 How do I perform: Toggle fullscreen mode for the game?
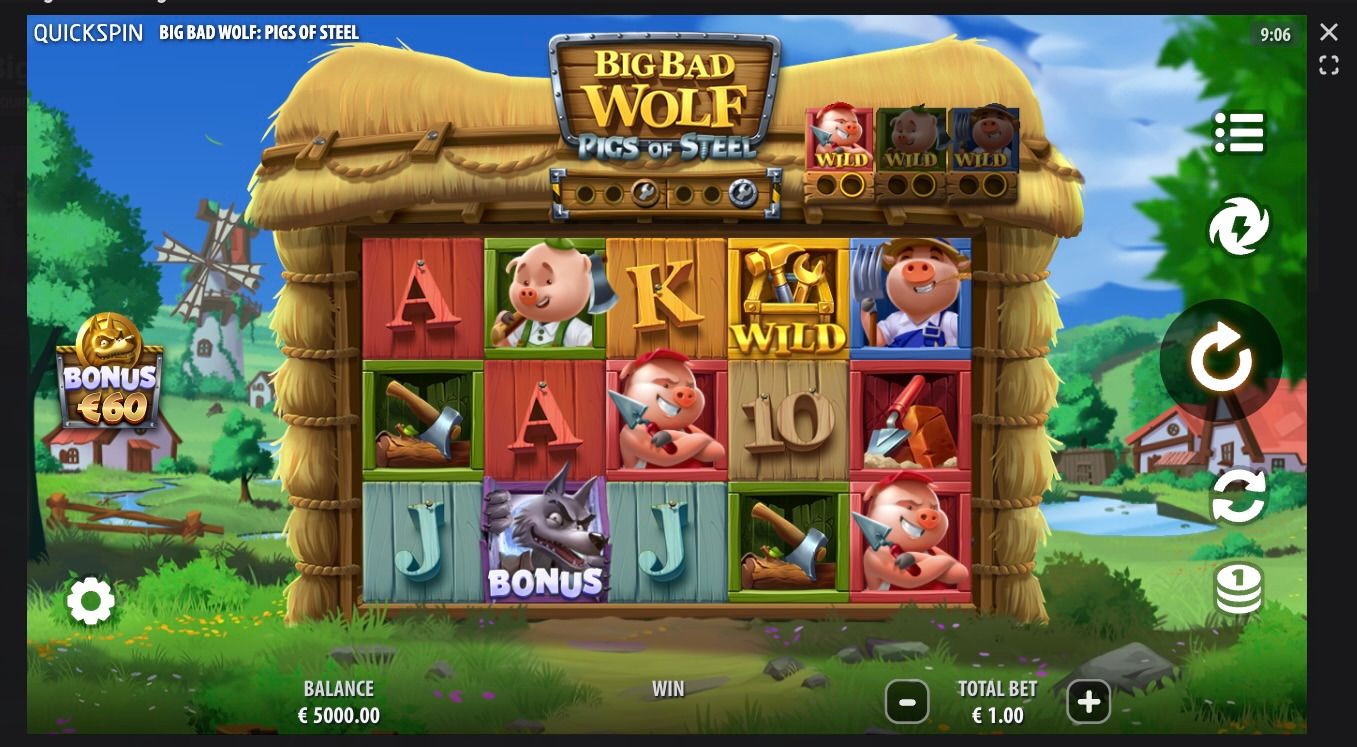coord(1328,66)
